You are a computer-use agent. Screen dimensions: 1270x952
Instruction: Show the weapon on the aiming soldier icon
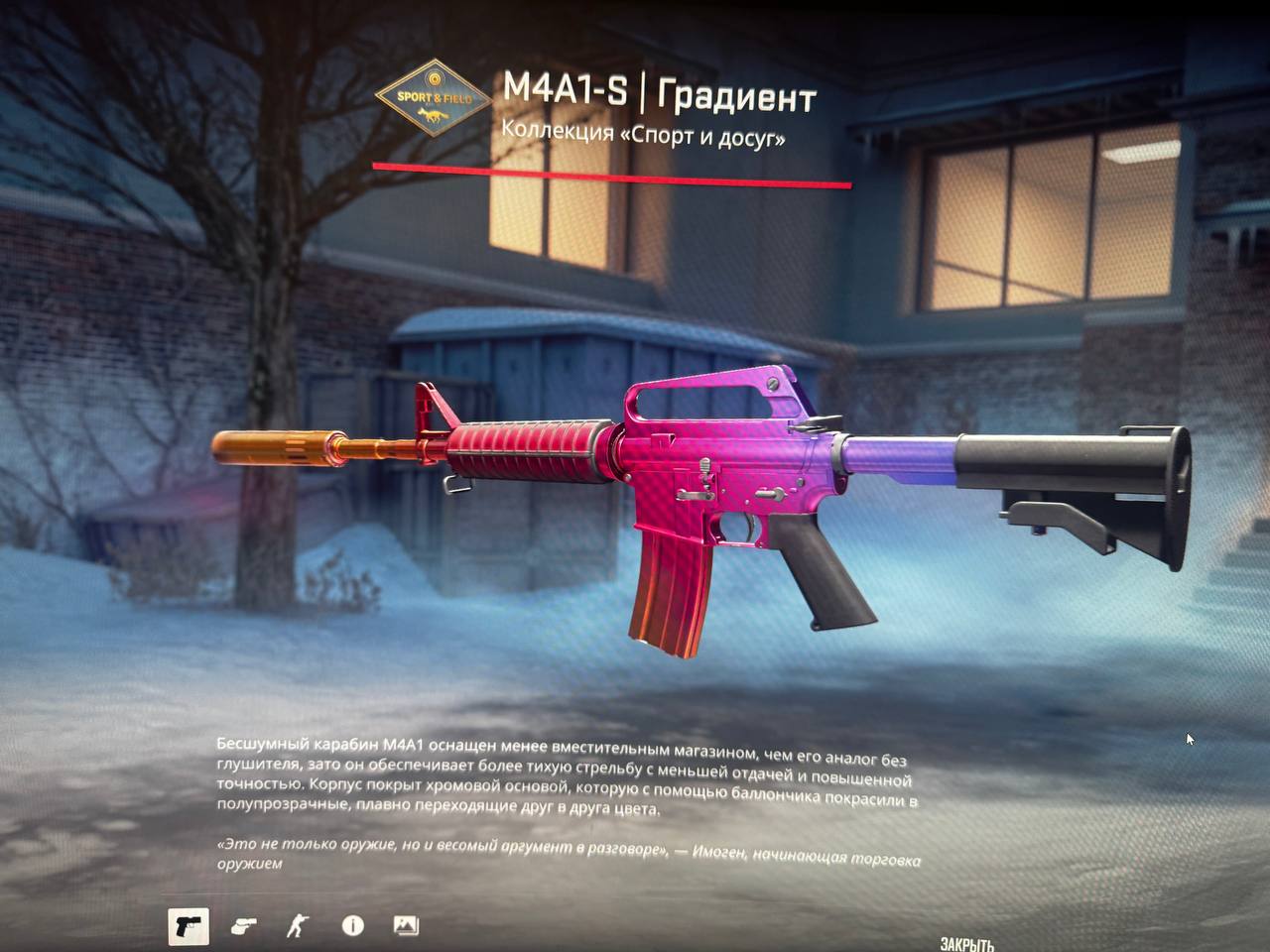point(297,926)
